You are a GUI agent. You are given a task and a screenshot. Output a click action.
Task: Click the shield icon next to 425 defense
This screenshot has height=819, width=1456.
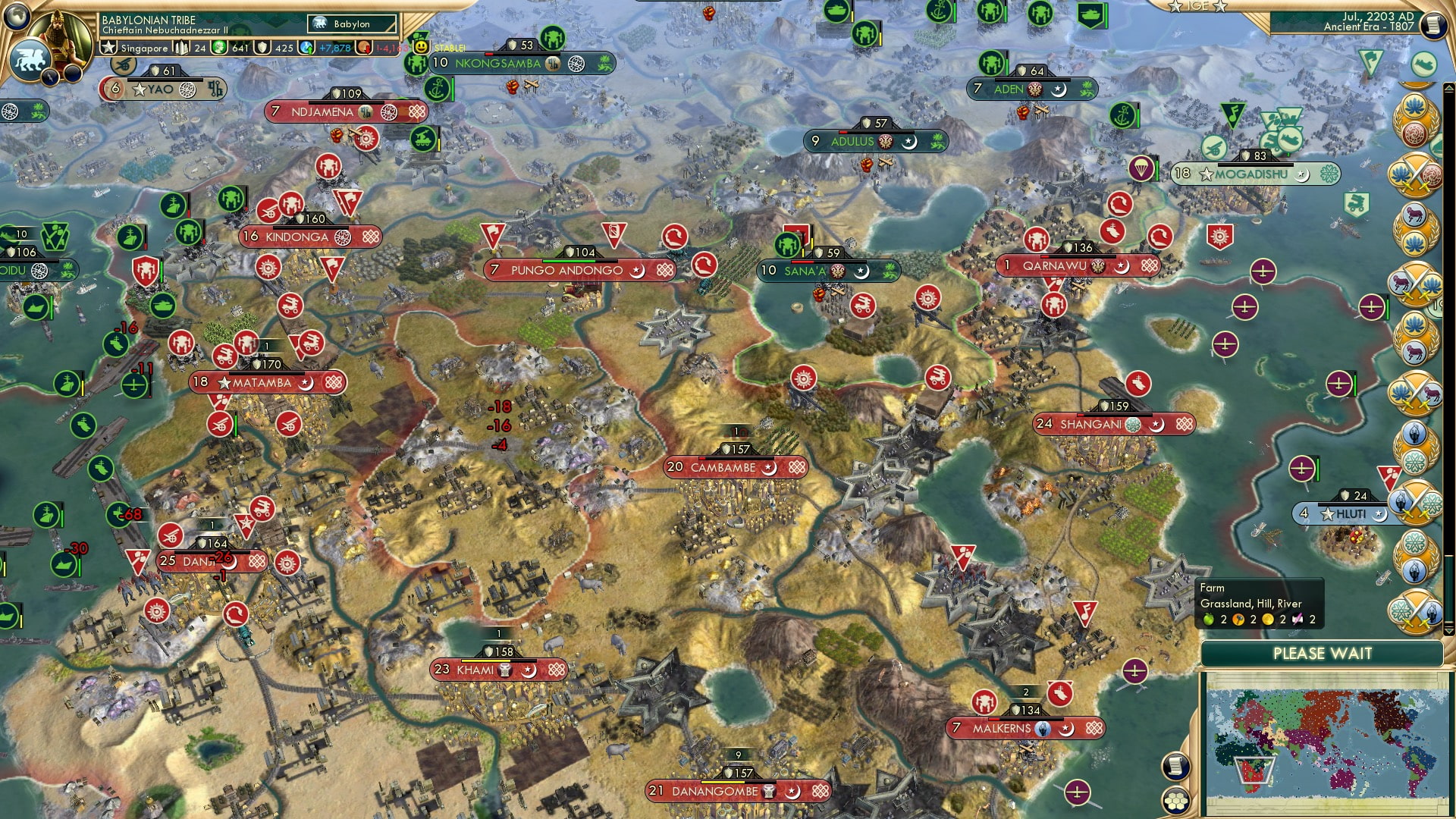pos(262,48)
